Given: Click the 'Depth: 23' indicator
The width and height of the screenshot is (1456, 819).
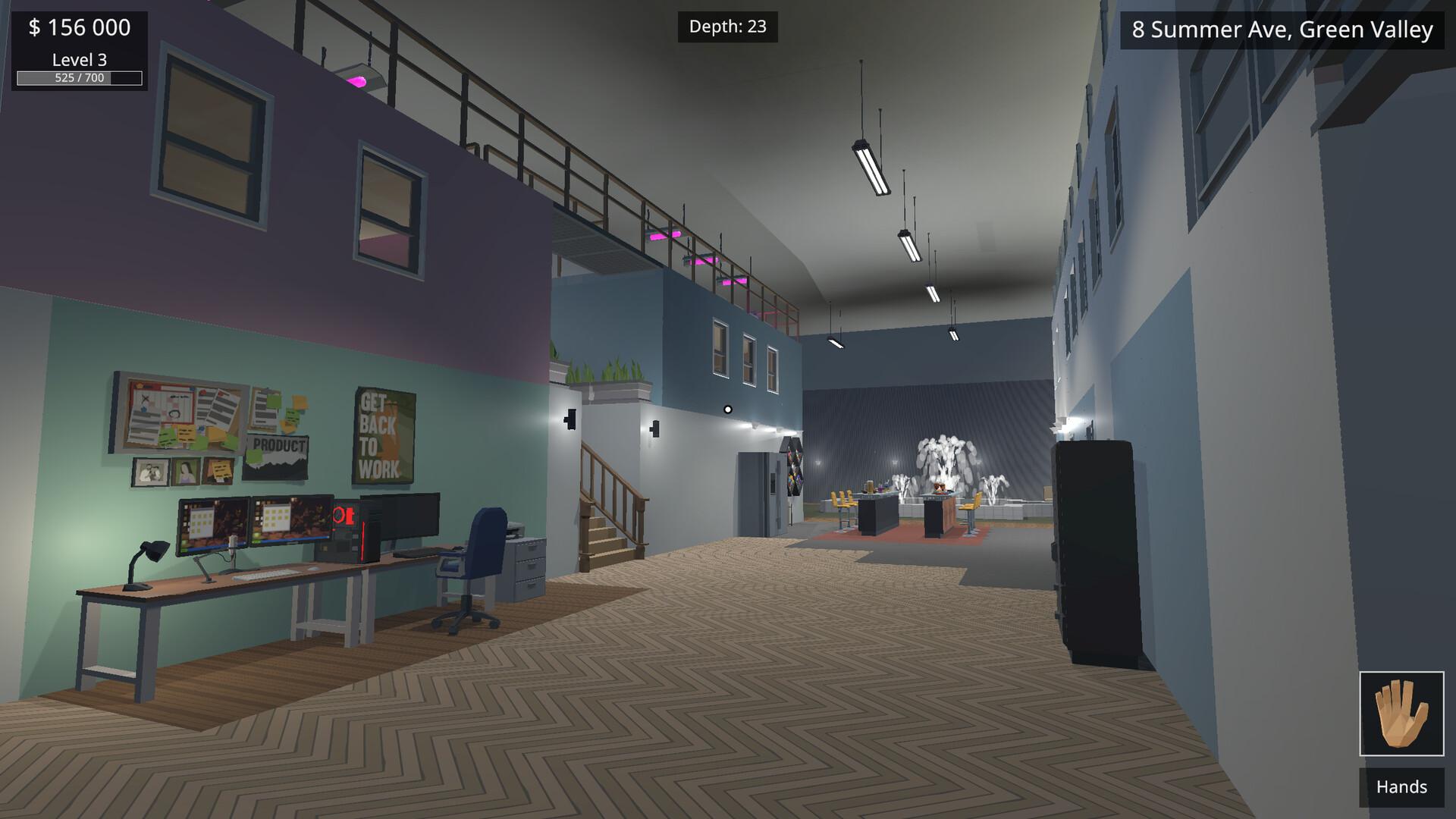Looking at the screenshot, I should point(727,27).
